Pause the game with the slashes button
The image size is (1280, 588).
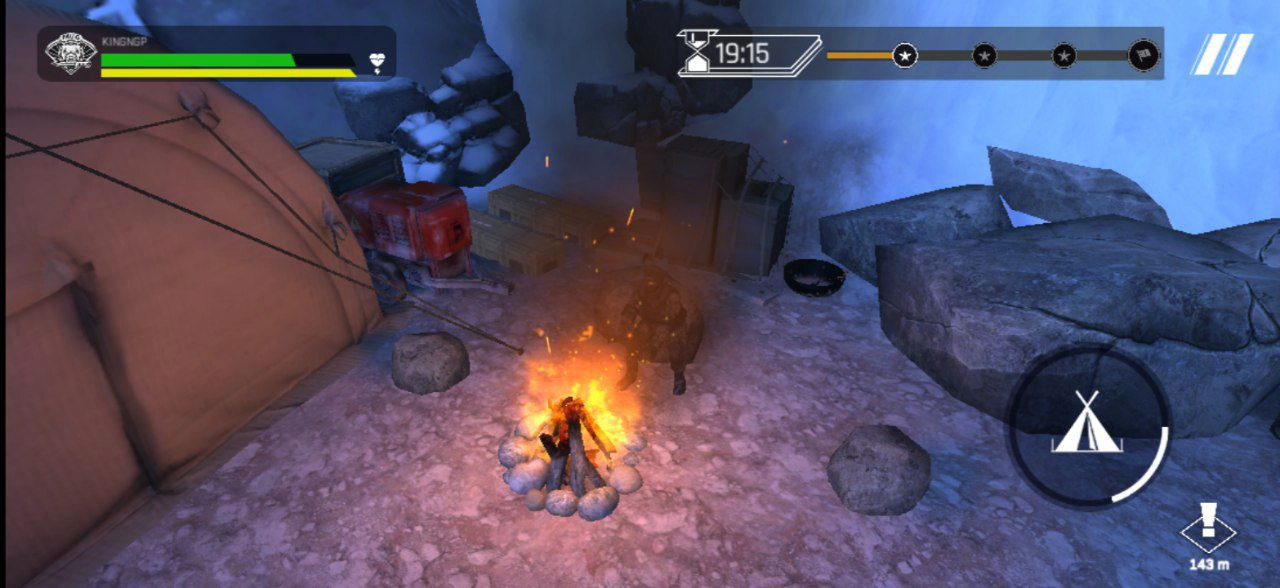[1221, 54]
